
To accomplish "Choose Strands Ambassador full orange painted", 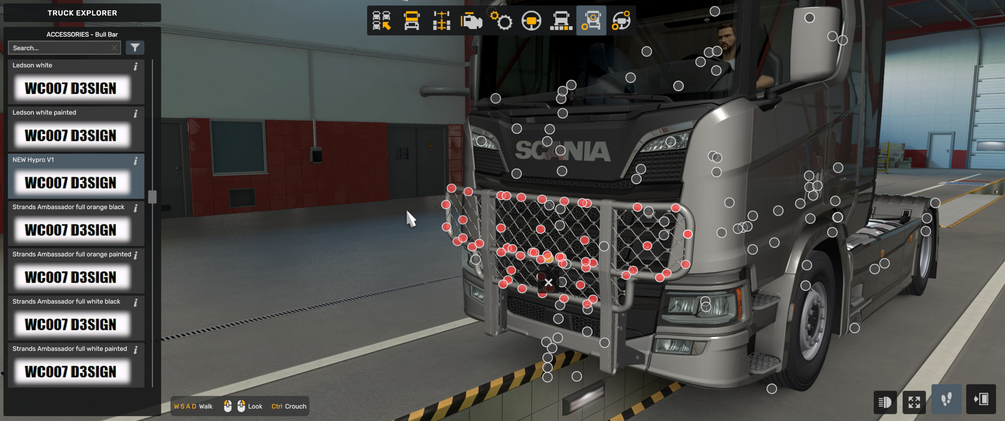I will (70, 277).
